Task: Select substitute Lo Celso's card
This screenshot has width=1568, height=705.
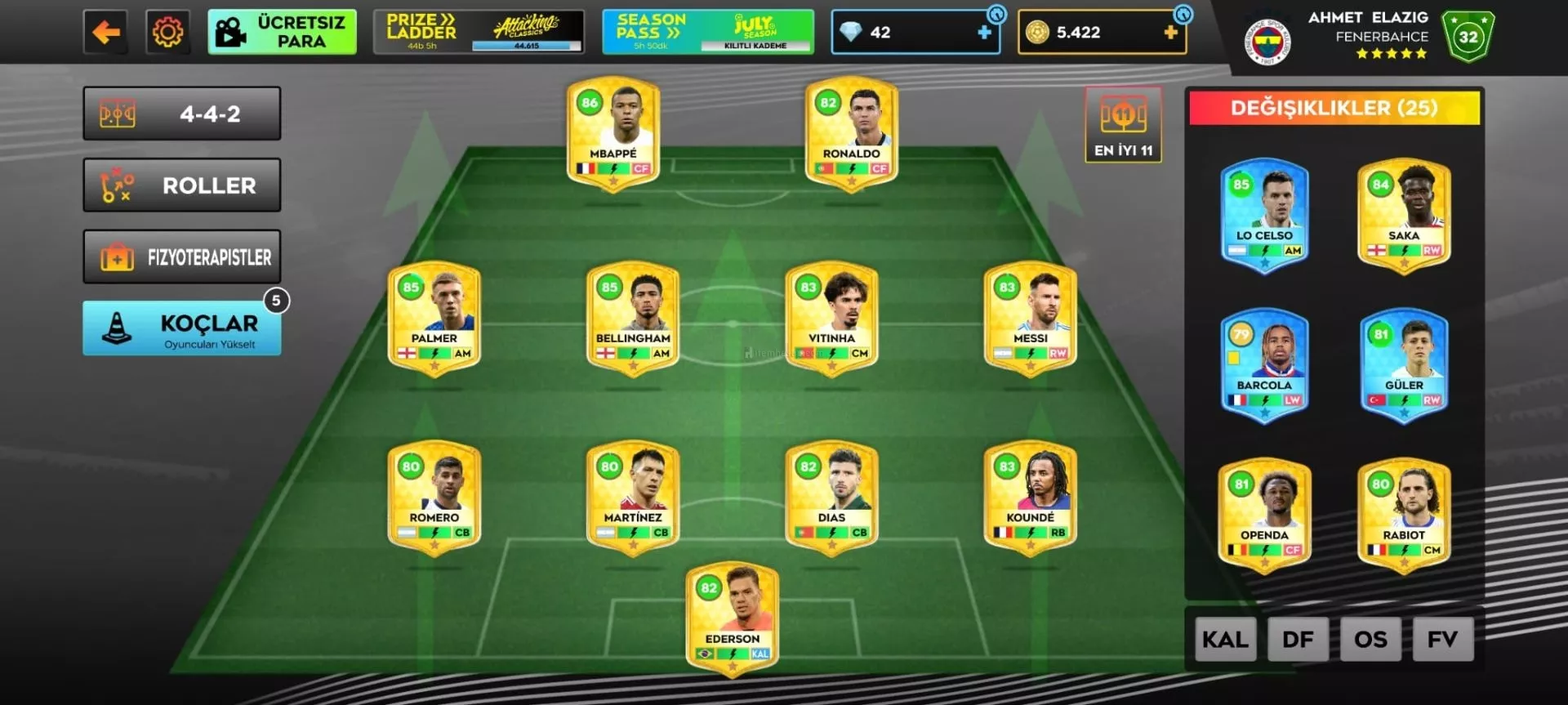Action: [x=1264, y=215]
